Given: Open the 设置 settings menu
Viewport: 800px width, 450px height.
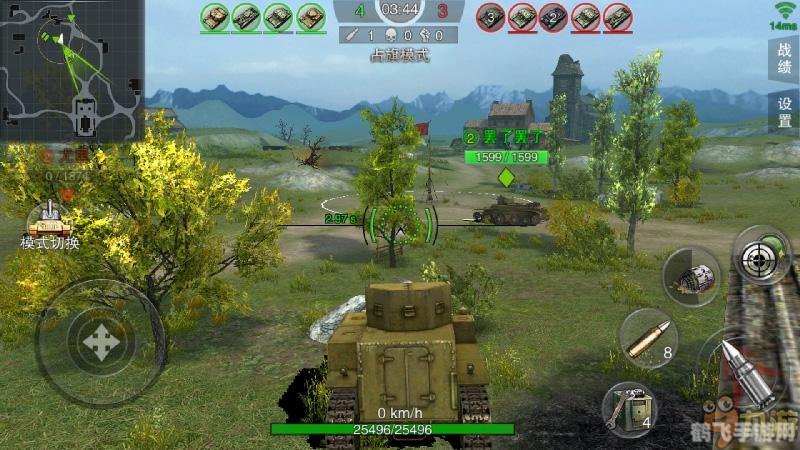Looking at the screenshot, I should (784, 113).
